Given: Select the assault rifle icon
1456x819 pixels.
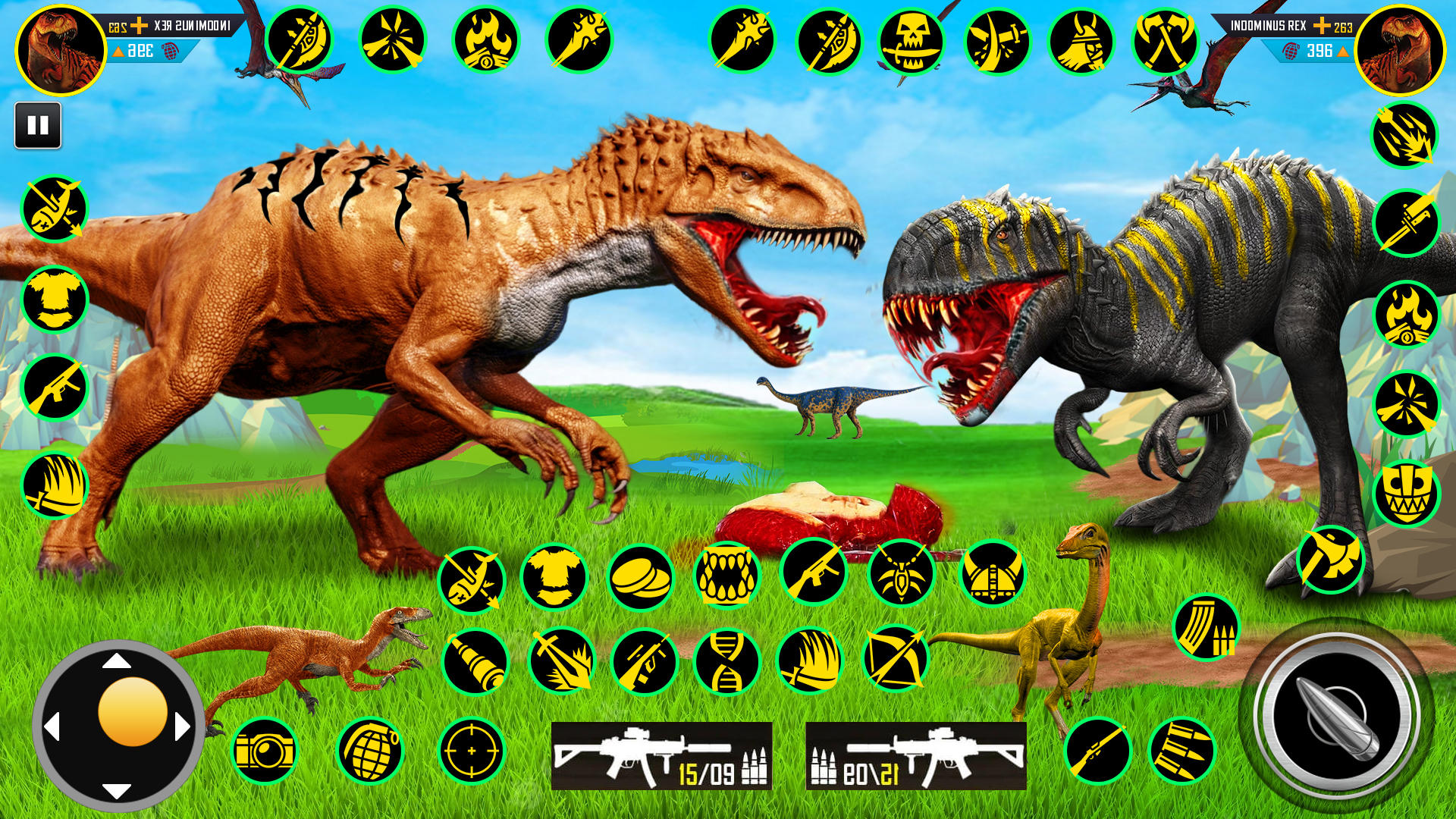Looking at the screenshot, I should click(x=813, y=576).
